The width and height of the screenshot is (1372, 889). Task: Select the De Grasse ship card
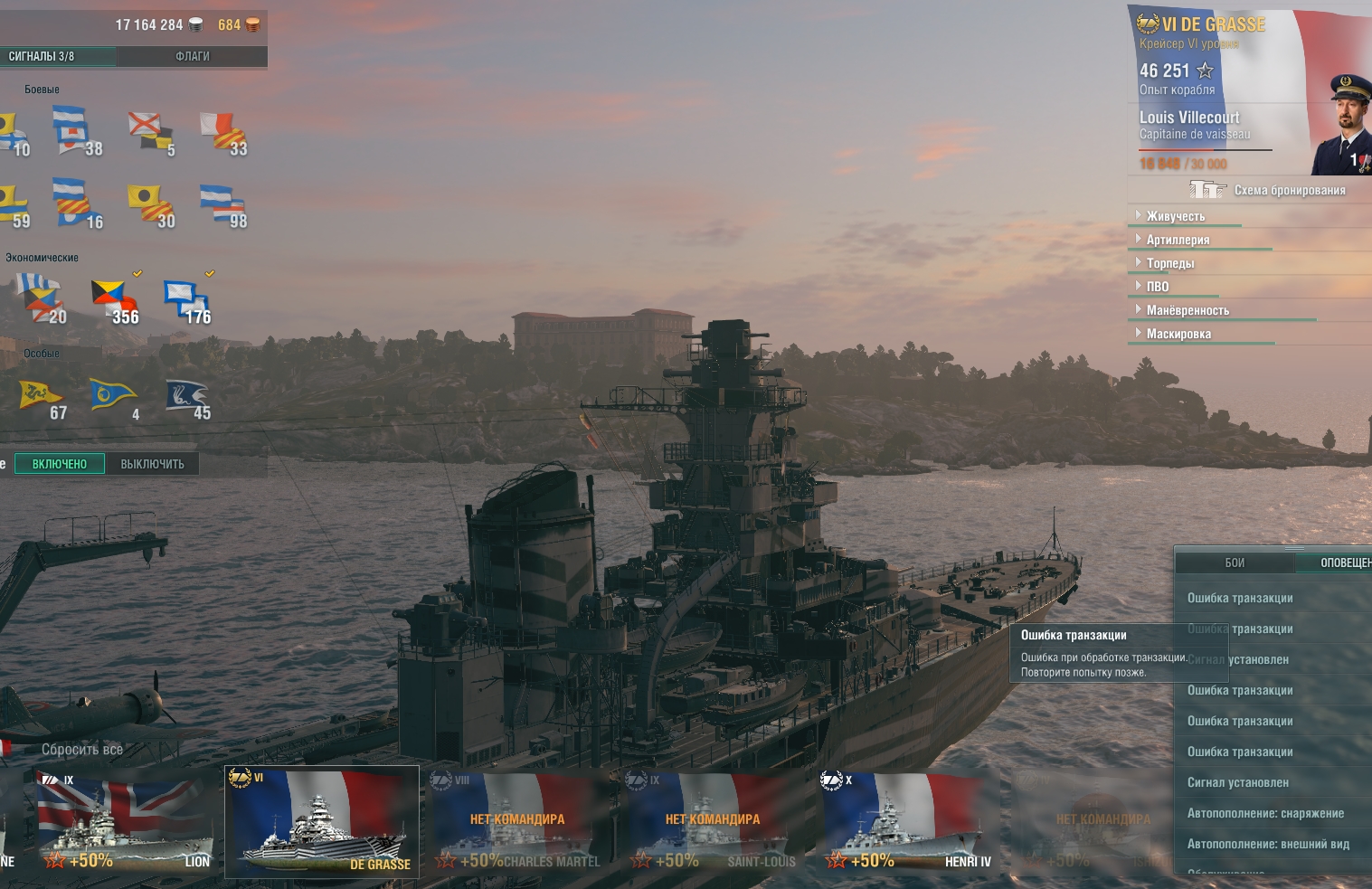[322, 821]
